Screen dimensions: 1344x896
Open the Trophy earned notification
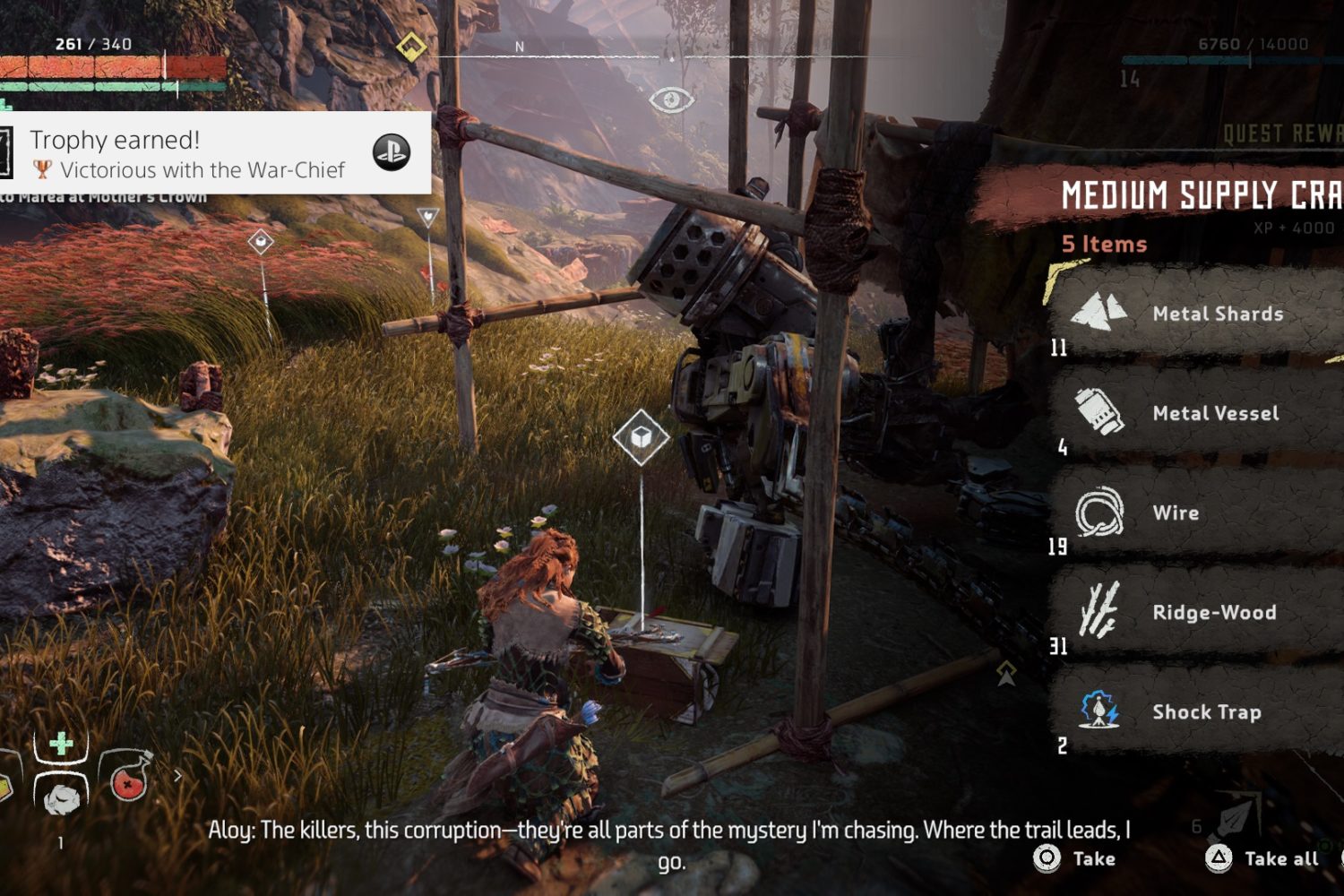tap(215, 153)
